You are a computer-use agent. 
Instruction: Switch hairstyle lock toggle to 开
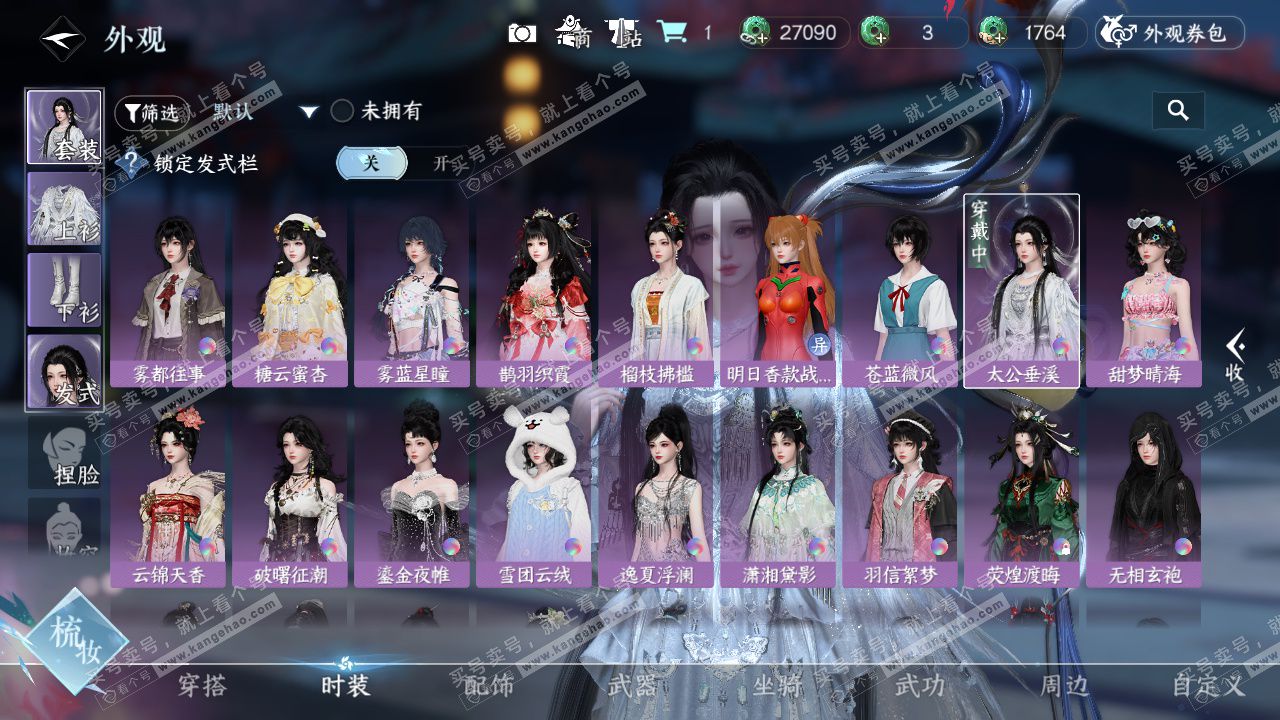tap(441, 163)
